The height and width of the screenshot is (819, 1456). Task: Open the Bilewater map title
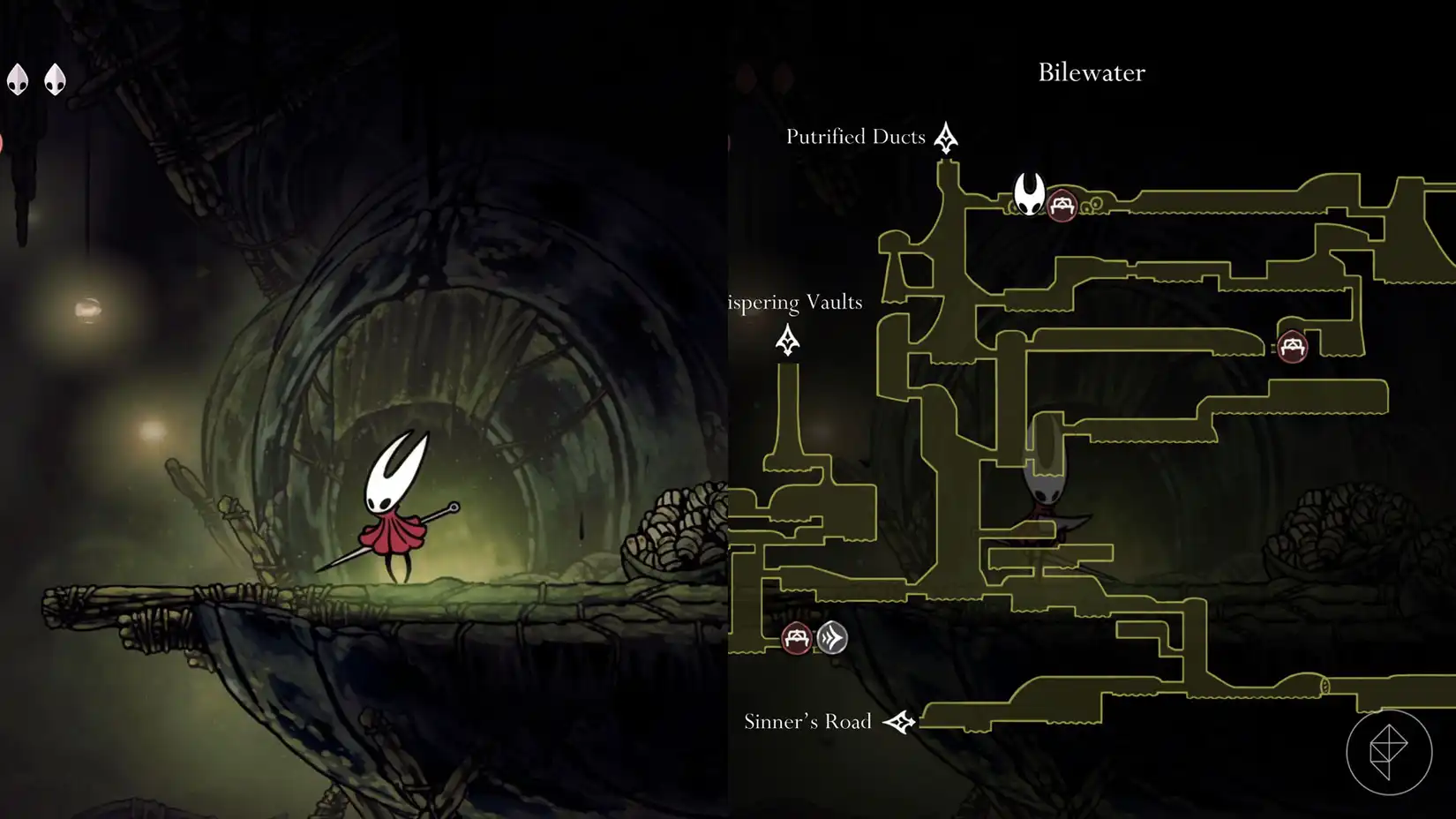1090,73
